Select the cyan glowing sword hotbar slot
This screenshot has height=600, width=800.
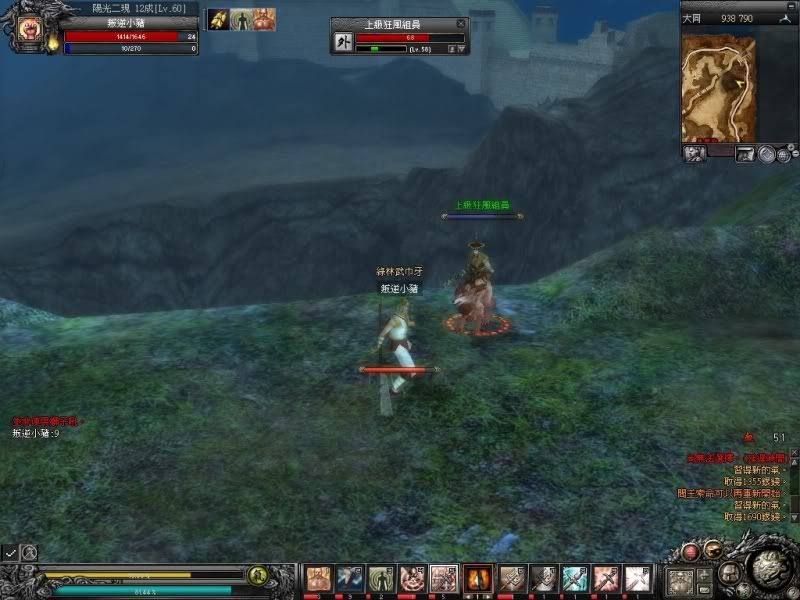point(574,578)
